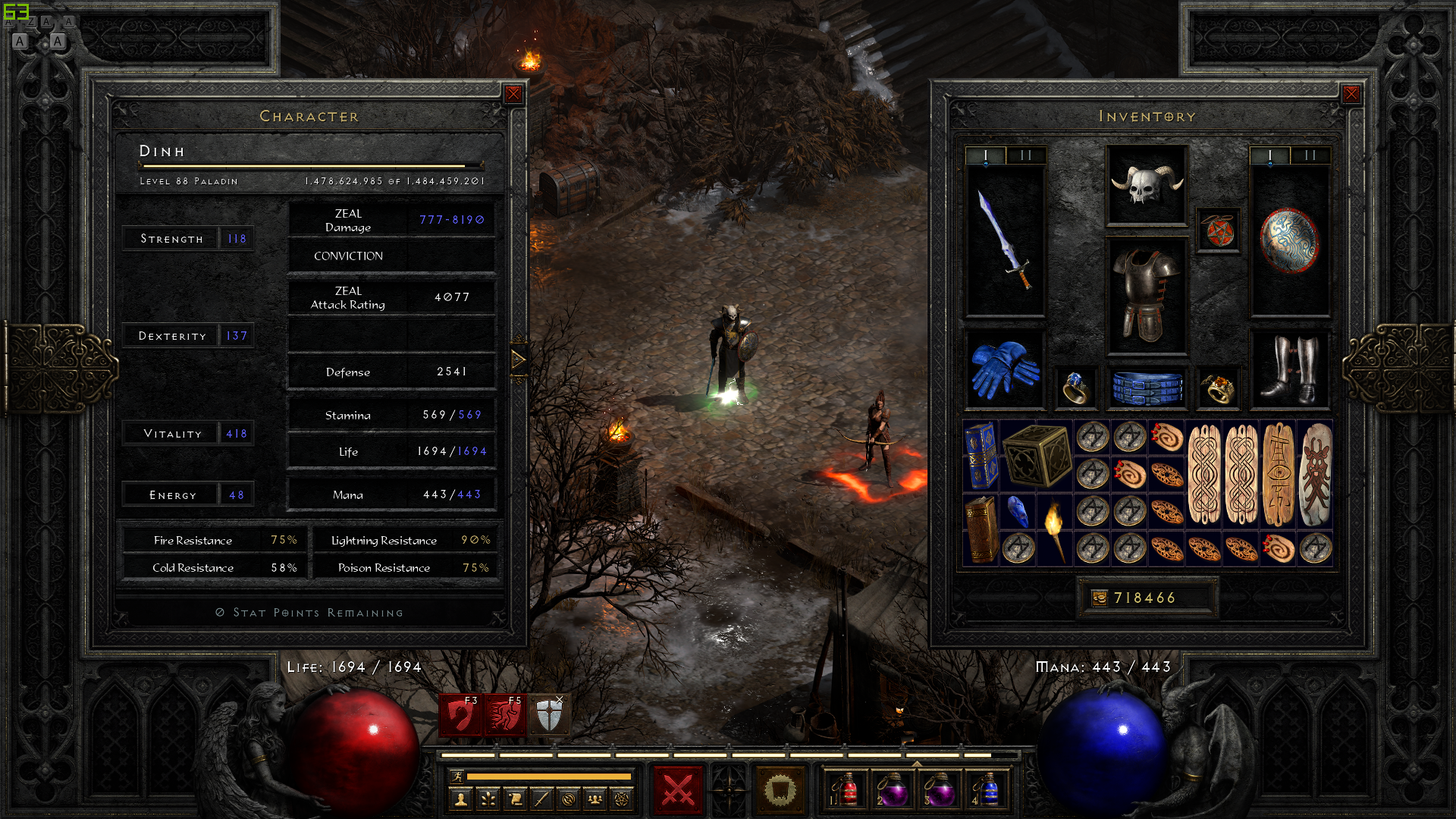This screenshot has height=819, width=1456.
Task: Select the blue belt slot
Action: tap(1146, 387)
